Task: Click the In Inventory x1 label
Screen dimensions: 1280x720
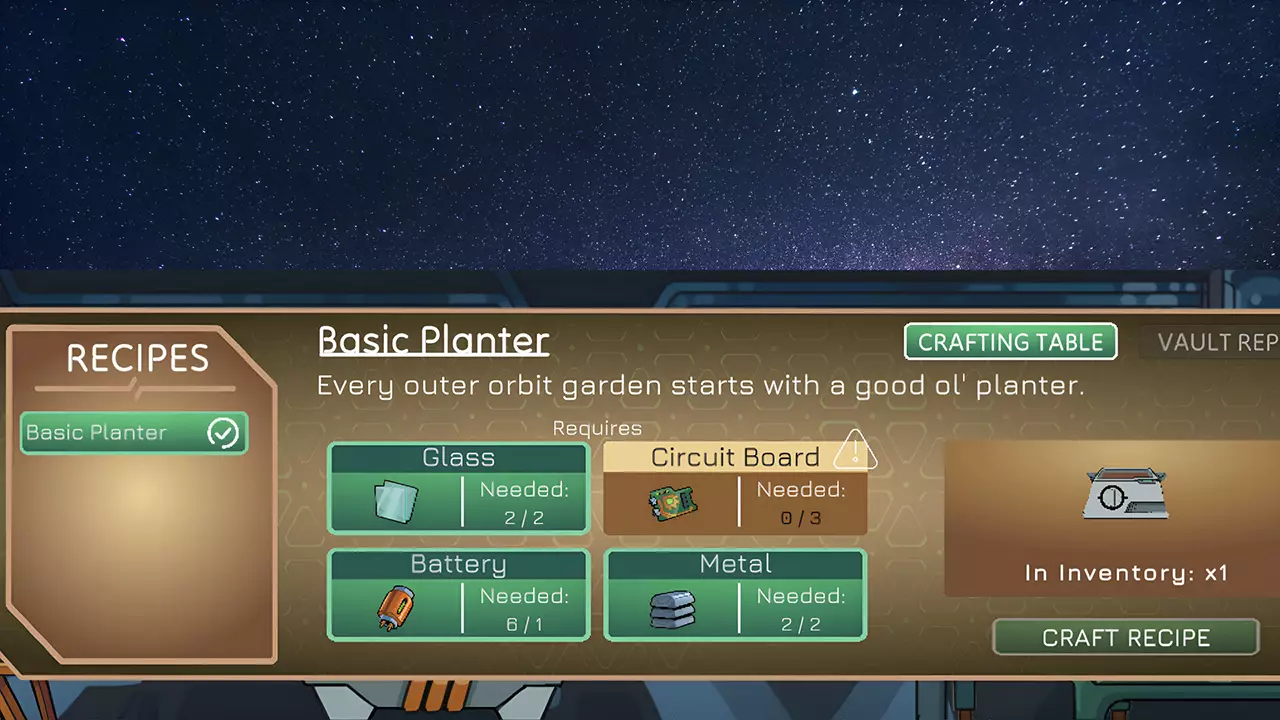Action: tap(1126, 573)
